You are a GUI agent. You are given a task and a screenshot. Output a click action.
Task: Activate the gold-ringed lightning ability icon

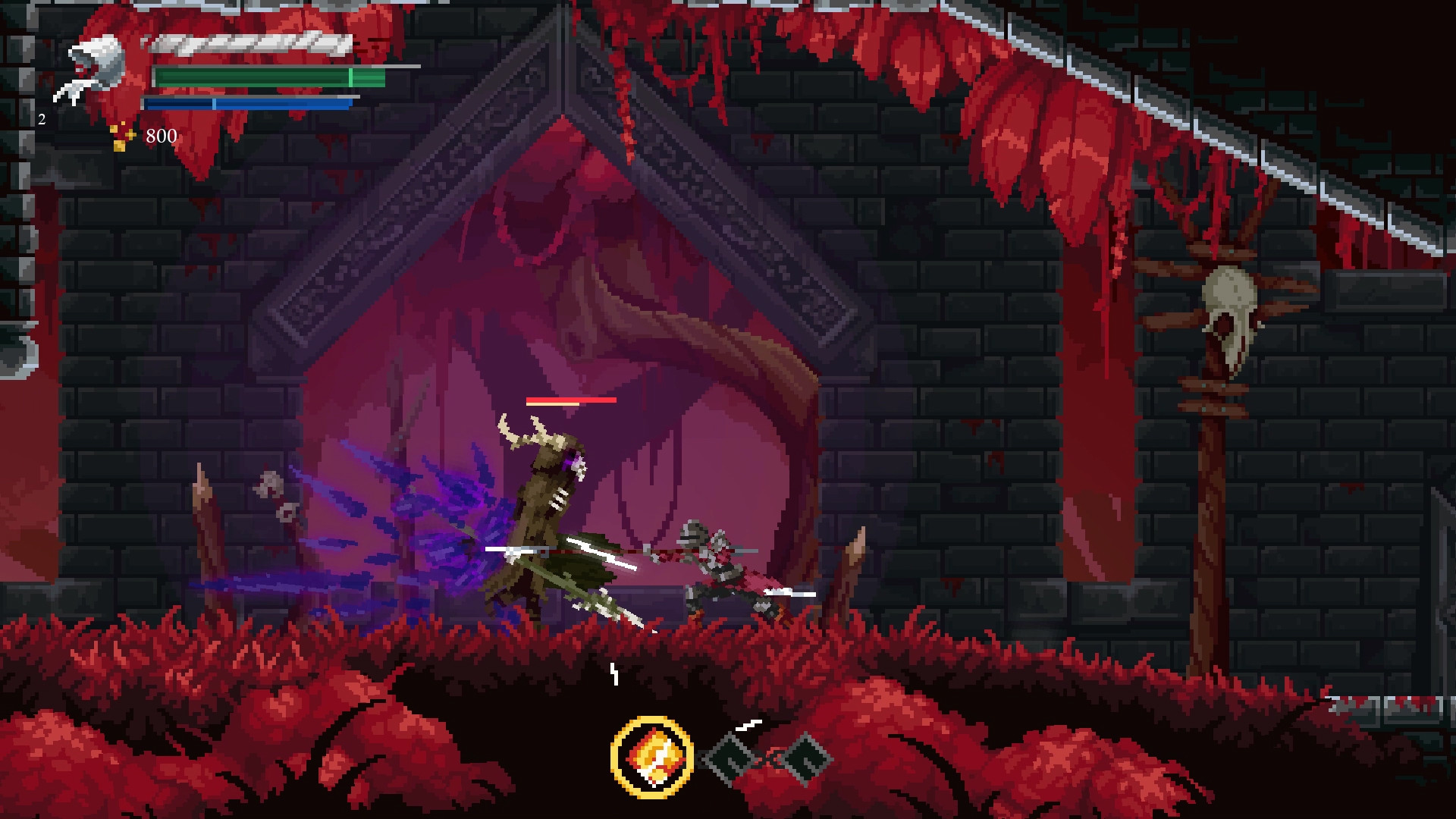click(651, 757)
